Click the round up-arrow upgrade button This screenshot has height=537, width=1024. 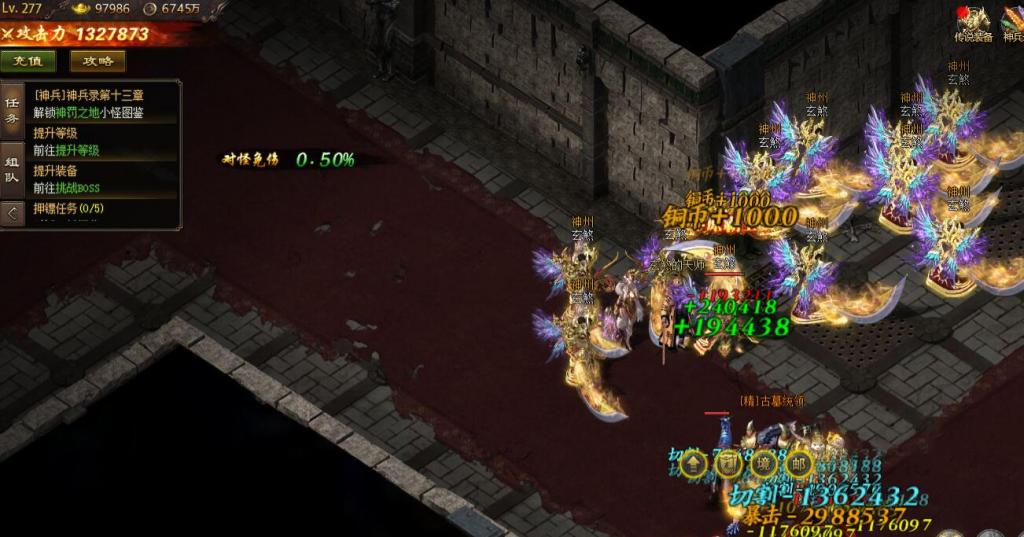(695, 463)
